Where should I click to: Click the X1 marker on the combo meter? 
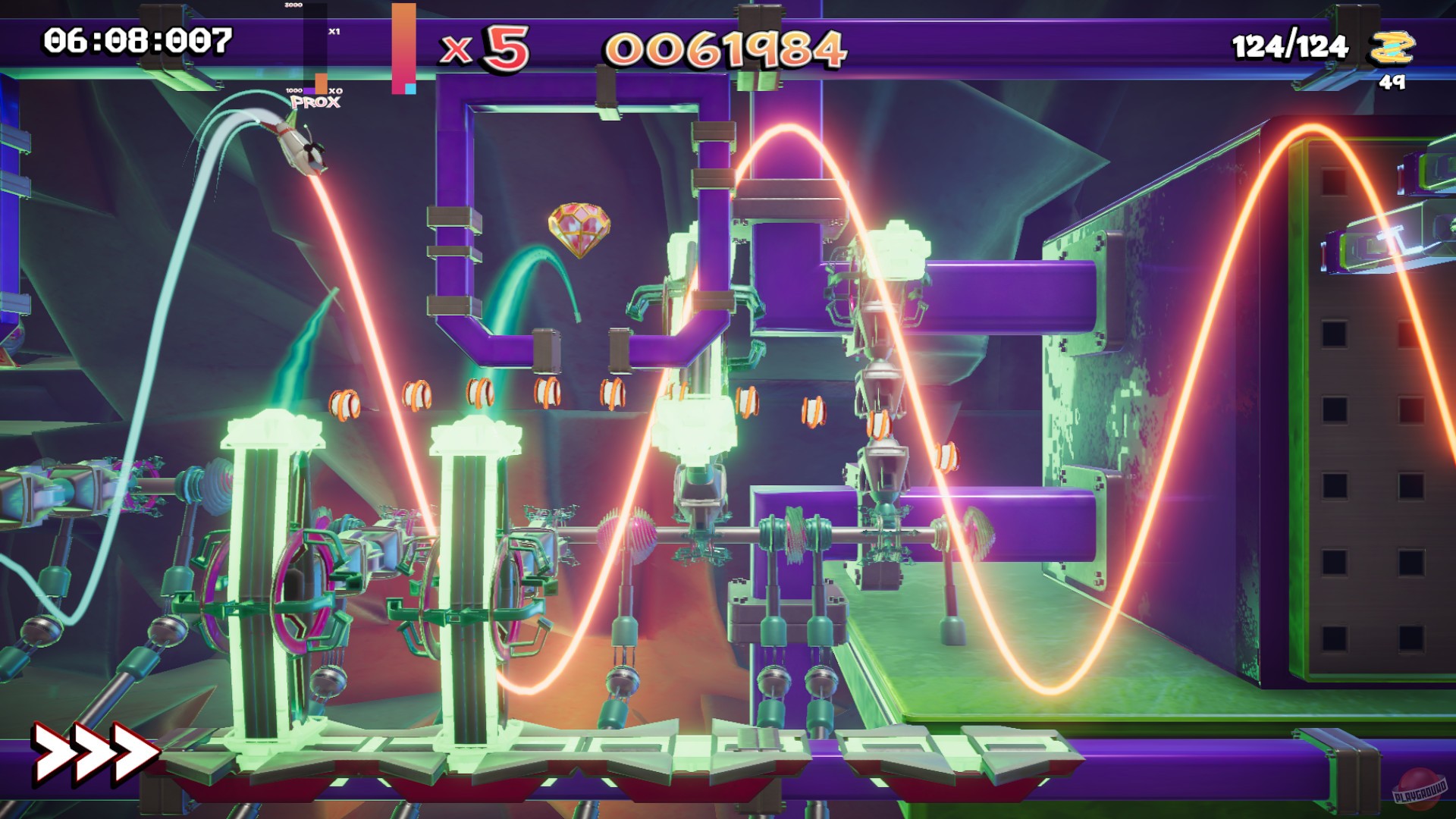point(332,33)
